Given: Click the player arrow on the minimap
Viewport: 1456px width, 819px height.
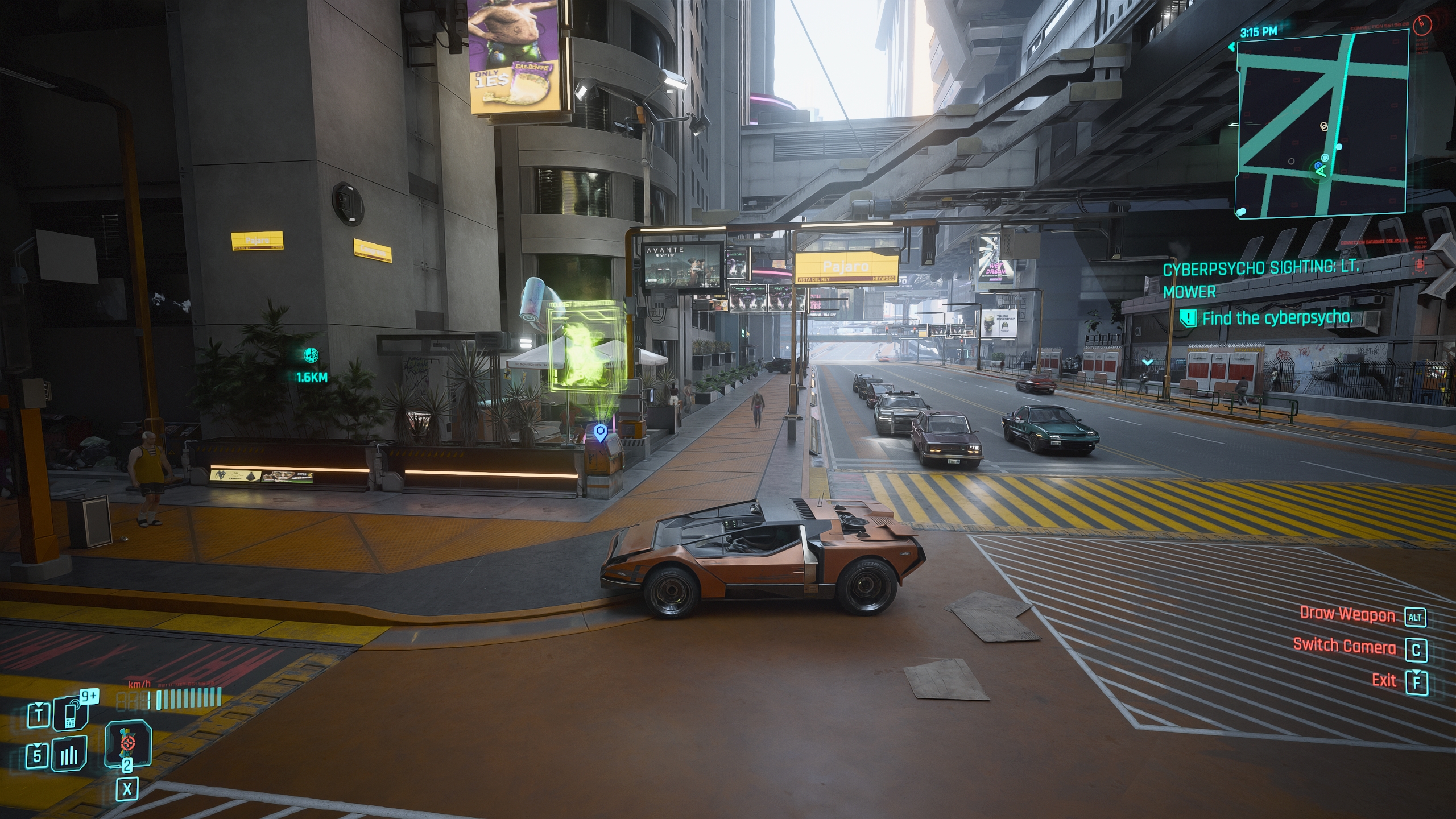Looking at the screenshot, I should [x=1321, y=171].
